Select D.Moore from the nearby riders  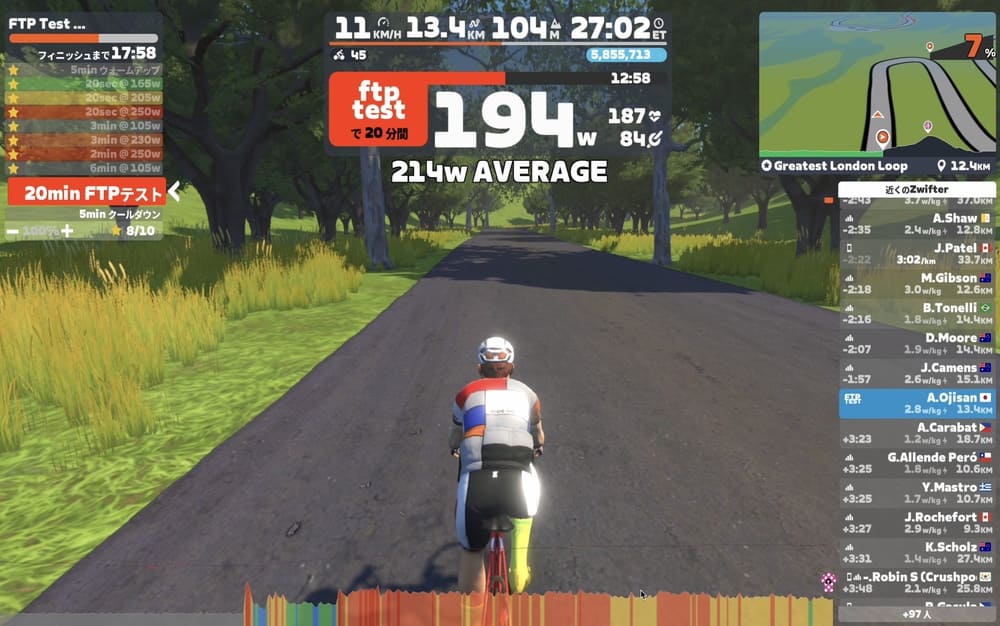tap(916, 343)
